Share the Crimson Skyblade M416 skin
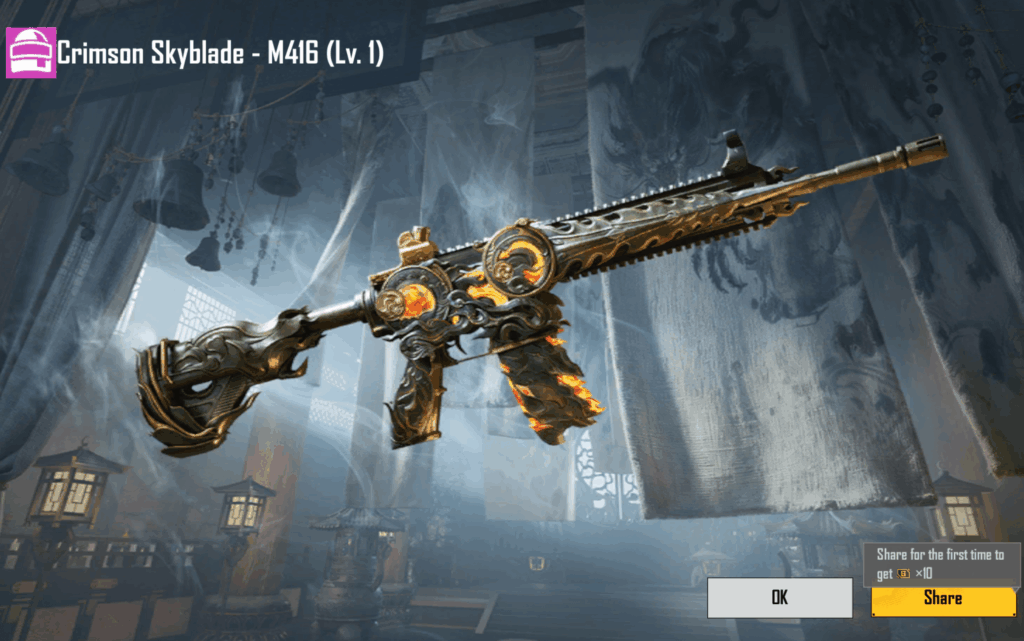The height and width of the screenshot is (641, 1024). coord(943,598)
